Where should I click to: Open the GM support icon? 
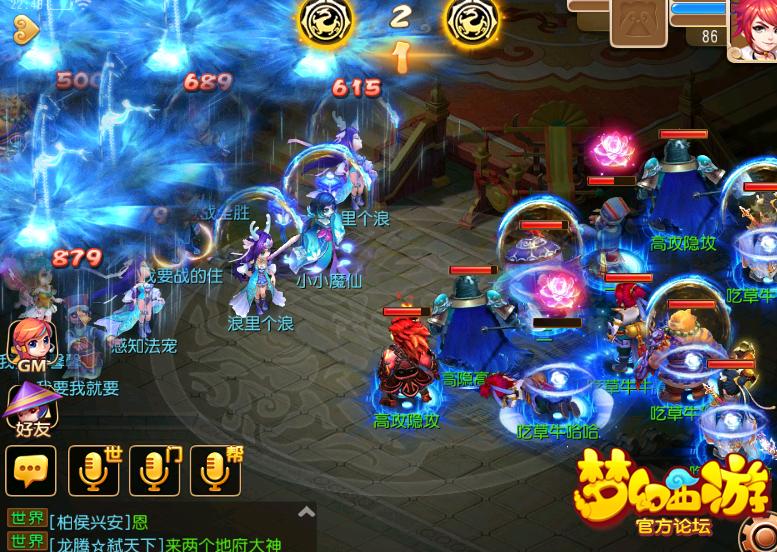(31, 347)
